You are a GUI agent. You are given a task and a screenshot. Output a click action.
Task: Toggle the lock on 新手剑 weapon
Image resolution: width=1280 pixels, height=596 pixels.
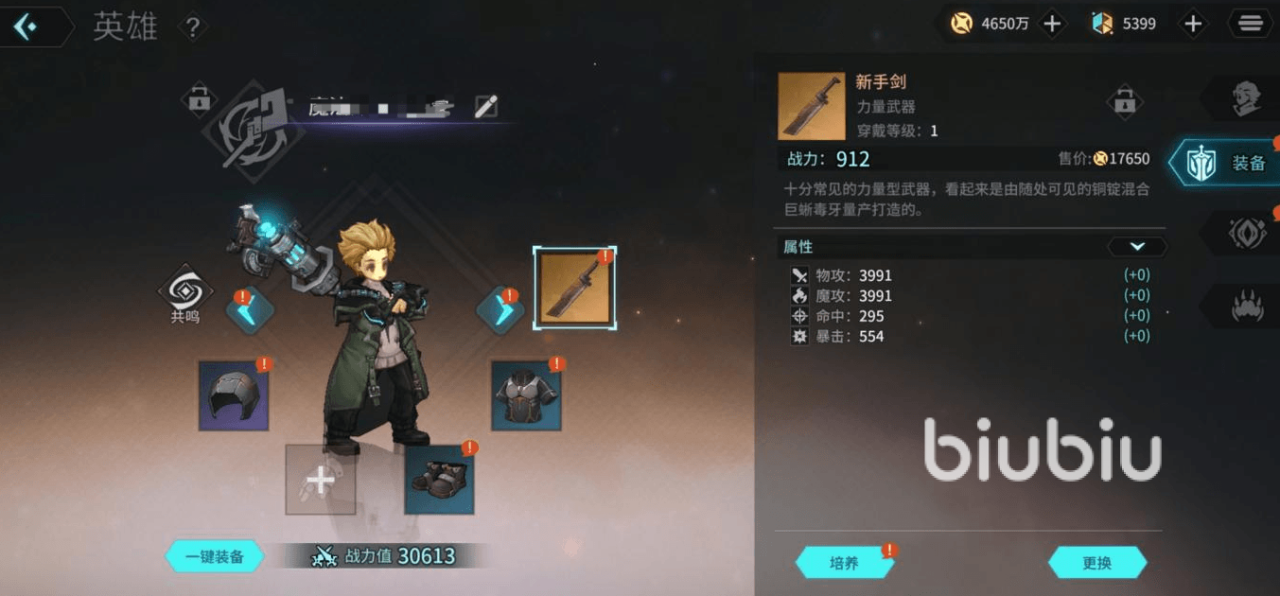pos(1125,101)
